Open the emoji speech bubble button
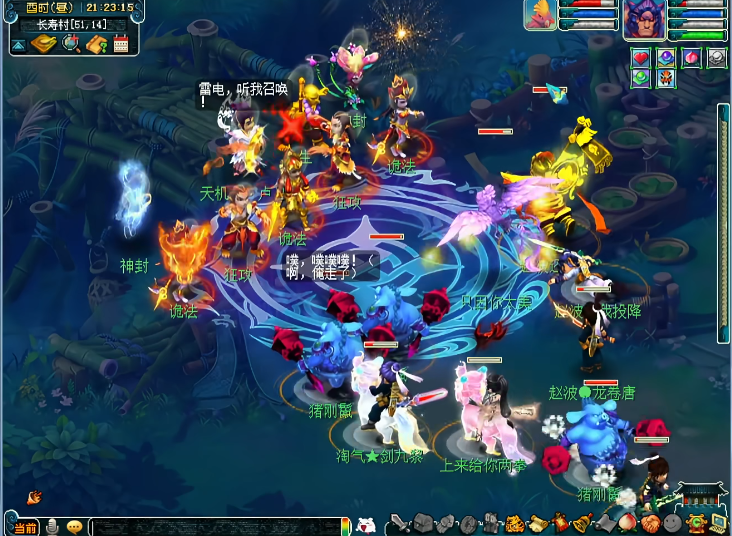The width and height of the screenshot is (732, 536). pyautogui.click(x=74, y=527)
